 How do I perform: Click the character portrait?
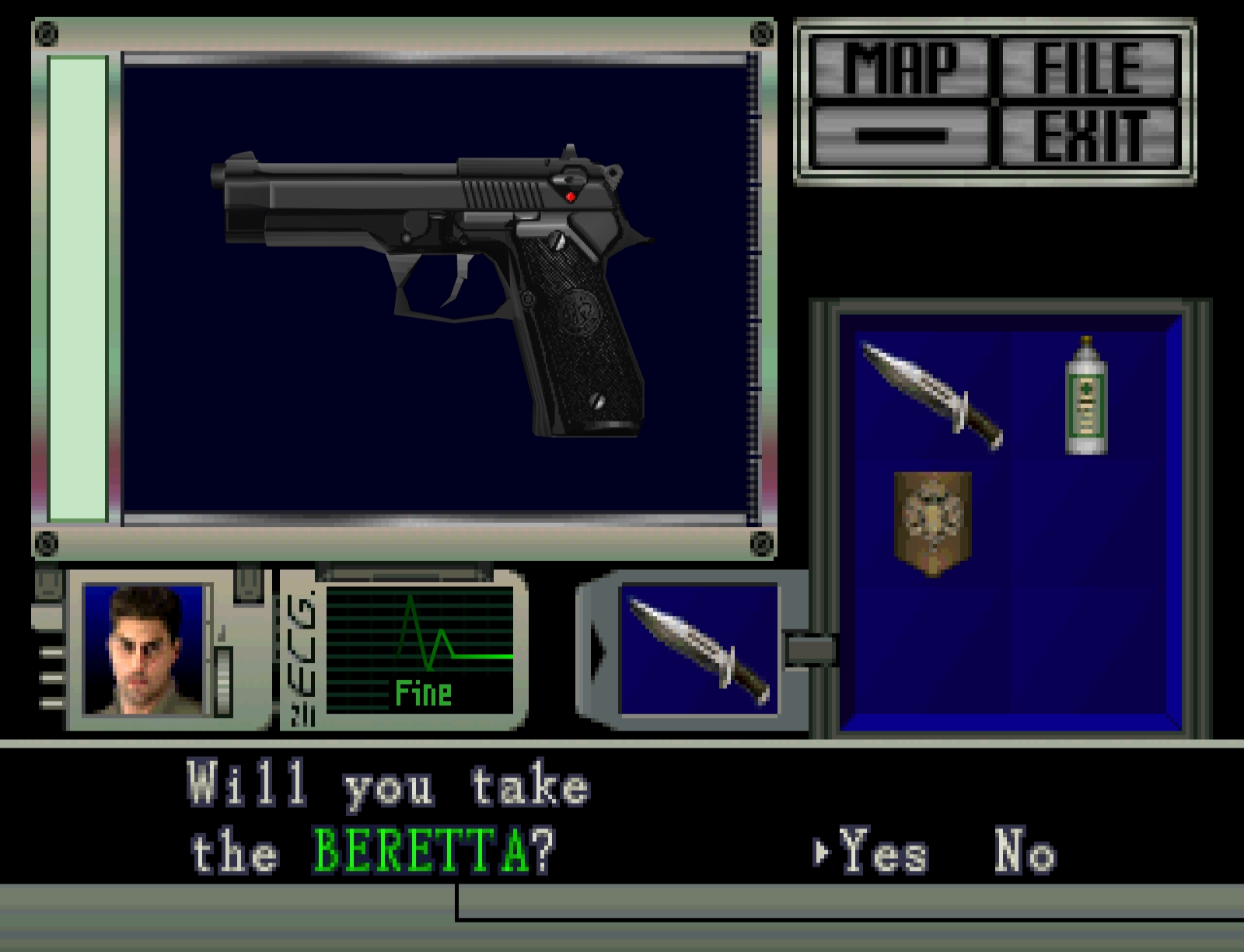[143, 649]
